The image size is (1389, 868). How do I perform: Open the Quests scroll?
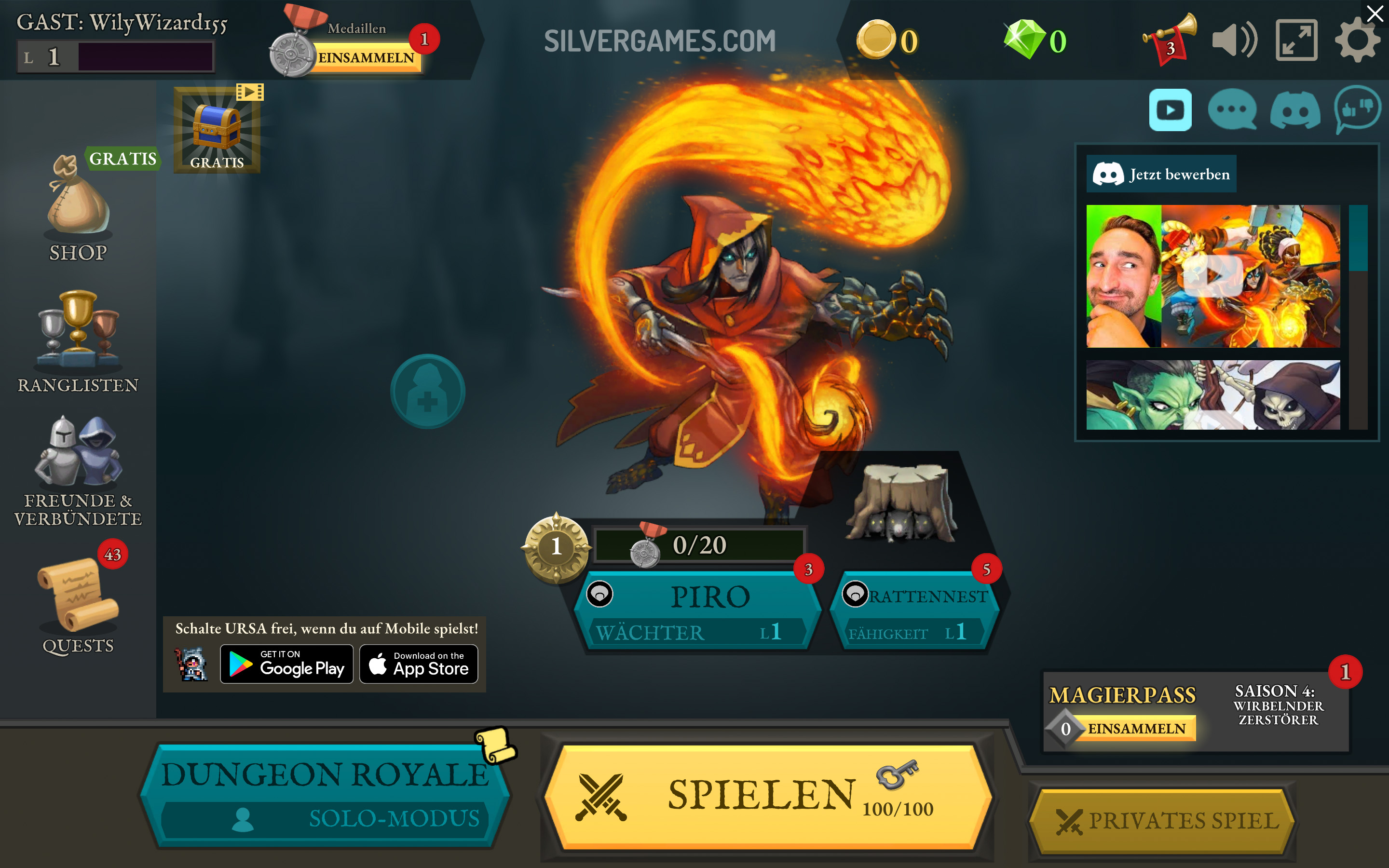pyautogui.click(x=78, y=603)
